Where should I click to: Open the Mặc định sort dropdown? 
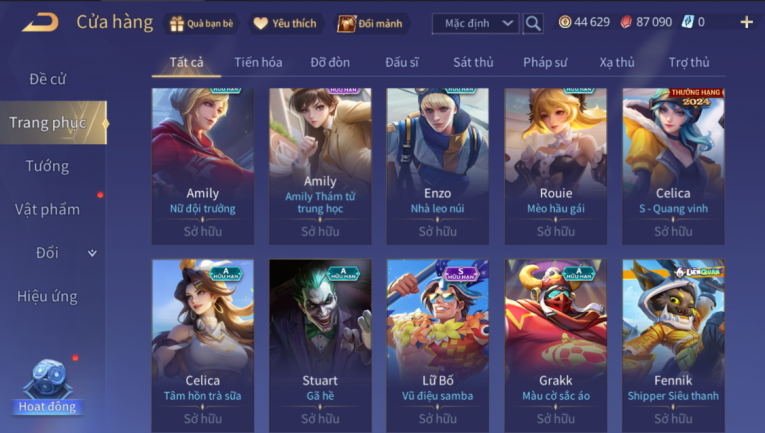tap(475, 23)
